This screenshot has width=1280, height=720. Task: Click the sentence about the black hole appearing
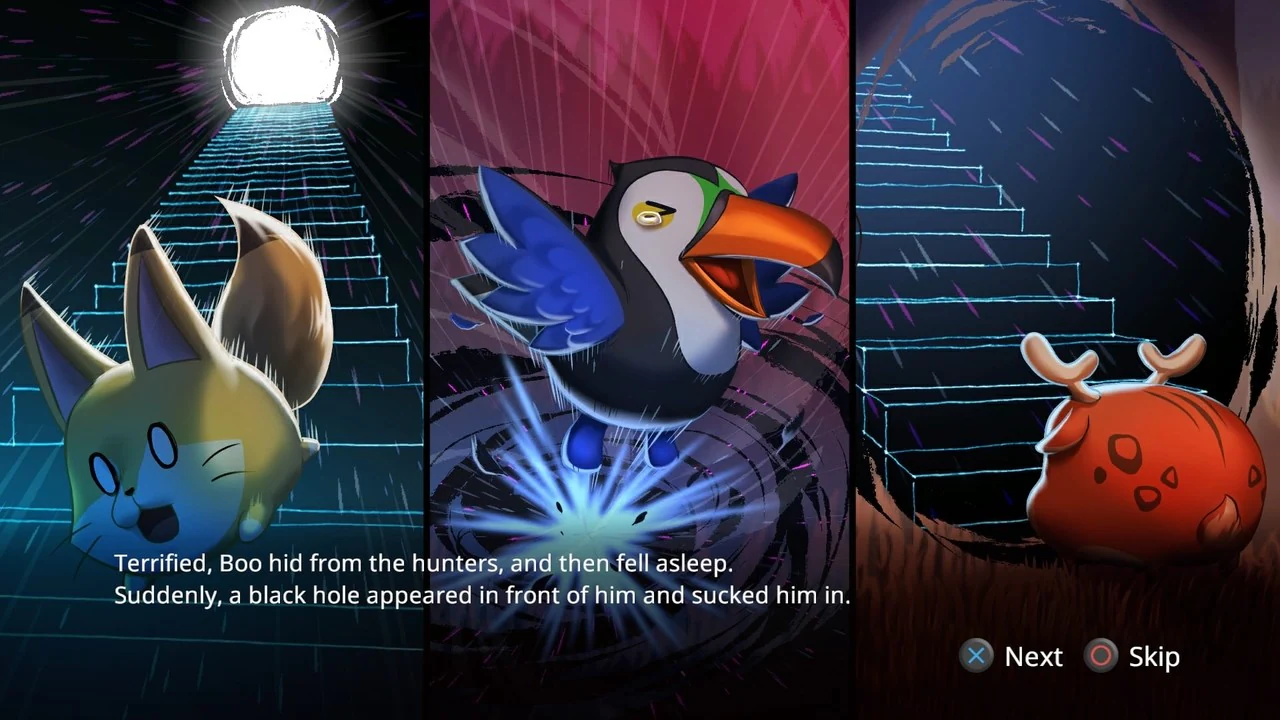pos(483,595)
